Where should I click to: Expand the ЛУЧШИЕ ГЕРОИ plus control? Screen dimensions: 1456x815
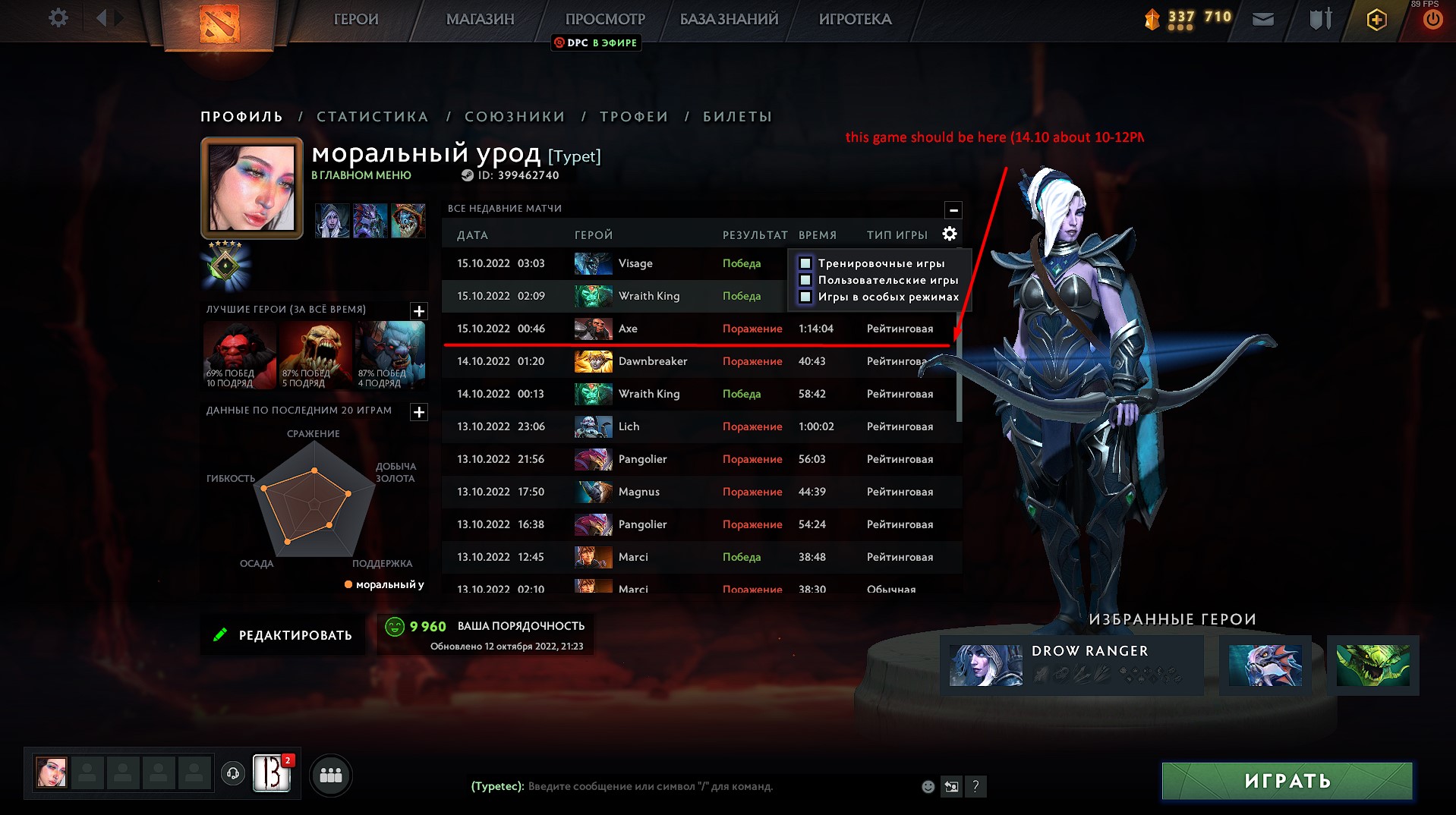418,310
